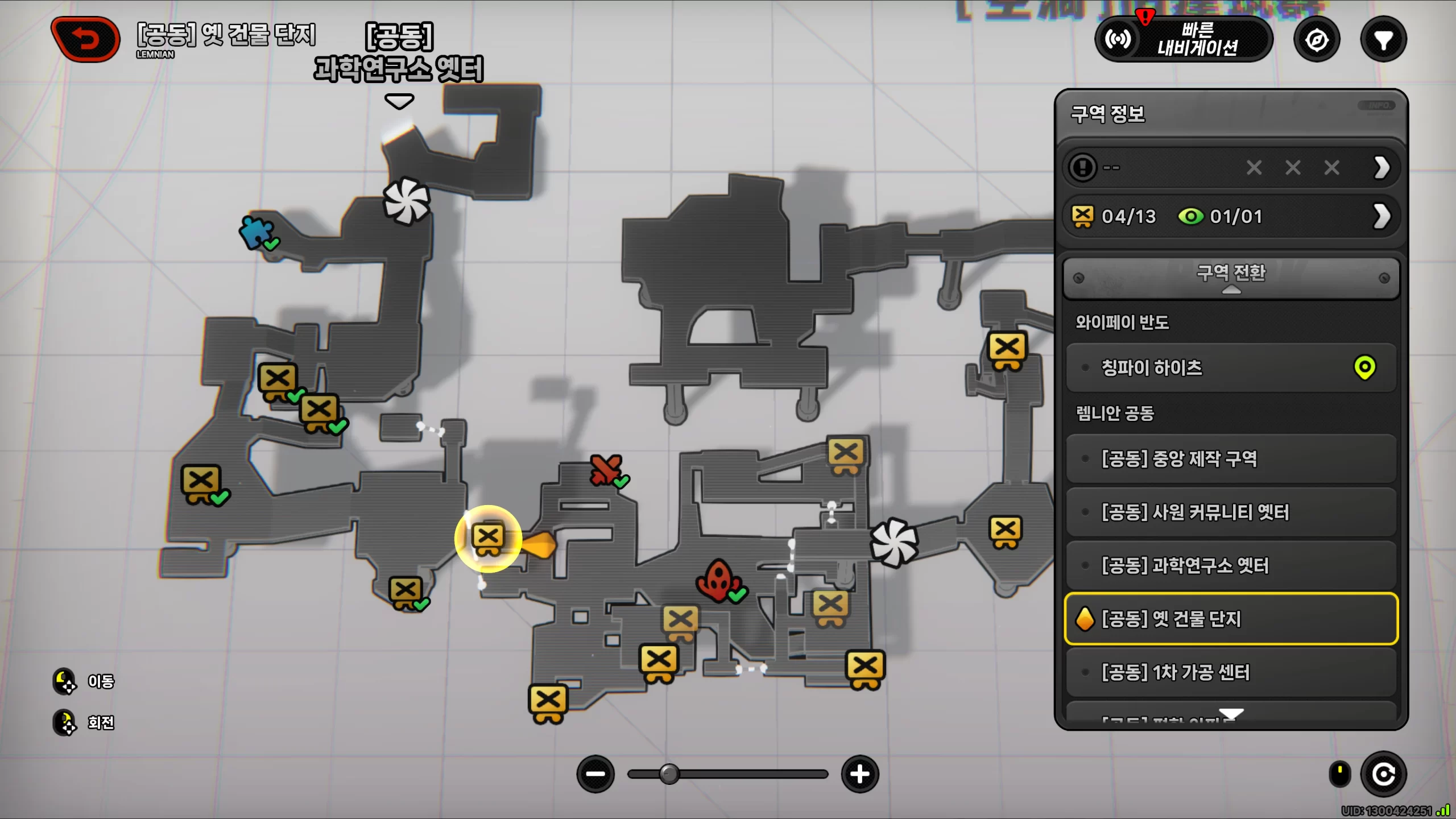Click the red octopus-shaped map marker

click(718, 580)
